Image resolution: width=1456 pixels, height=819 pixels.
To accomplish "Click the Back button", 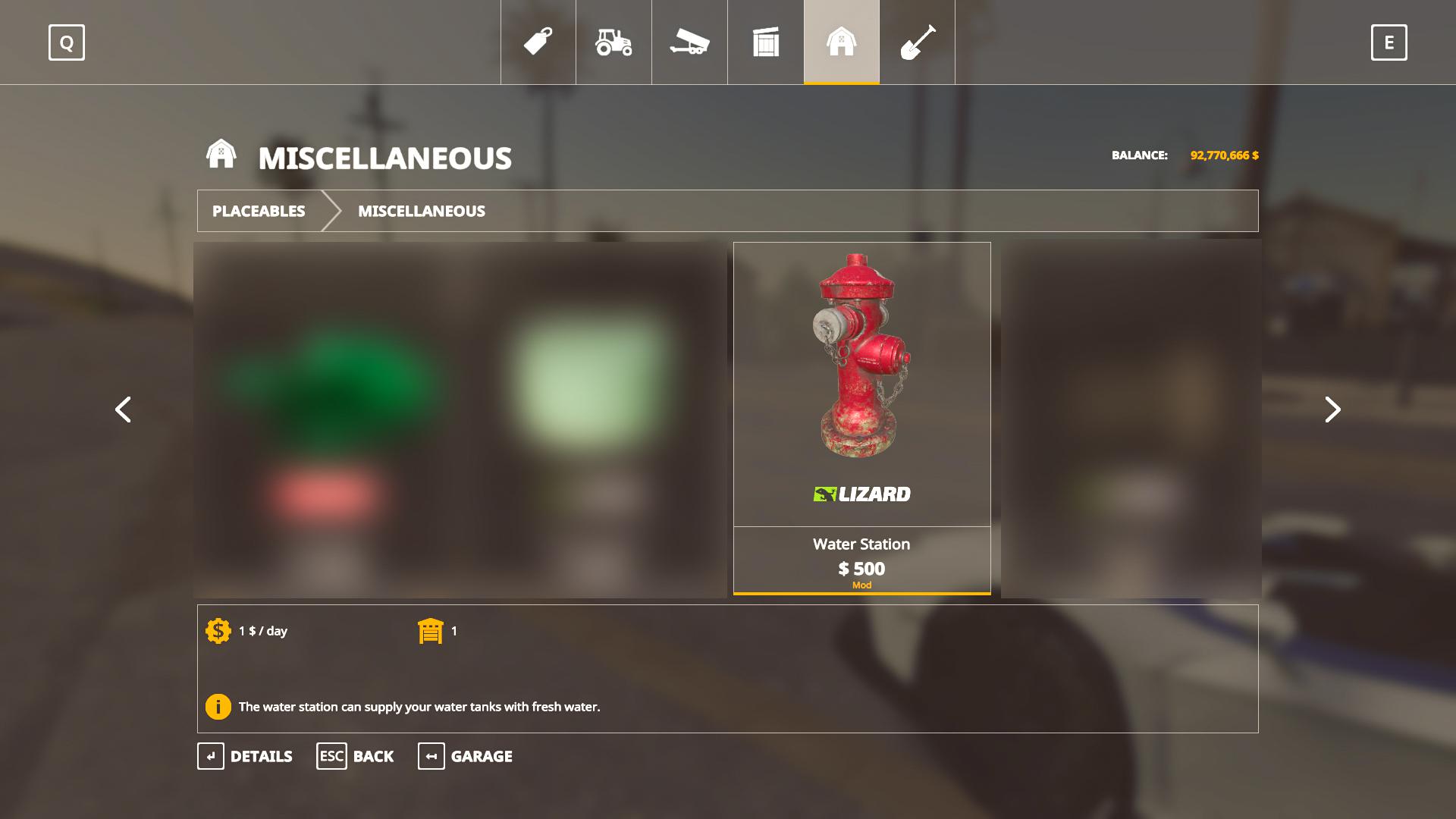I will pos(355,756).
